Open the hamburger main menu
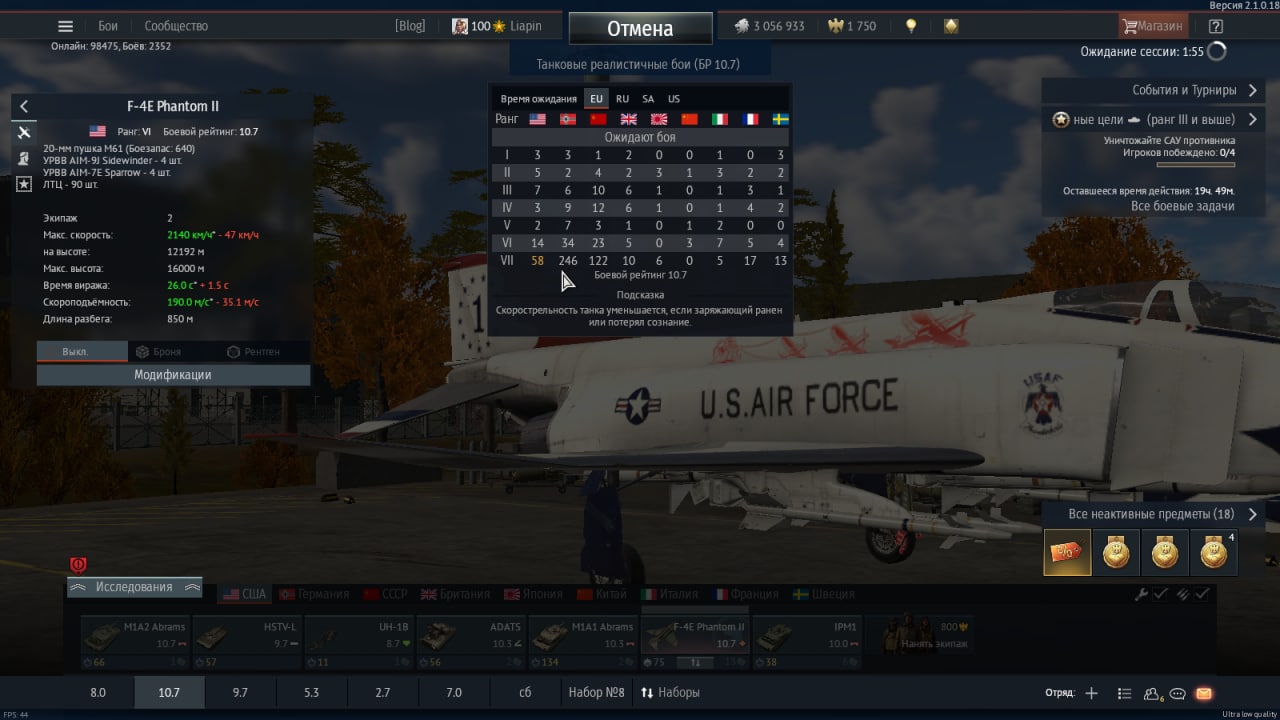Screen dimensions: 1280x720 tap(66, 27)
